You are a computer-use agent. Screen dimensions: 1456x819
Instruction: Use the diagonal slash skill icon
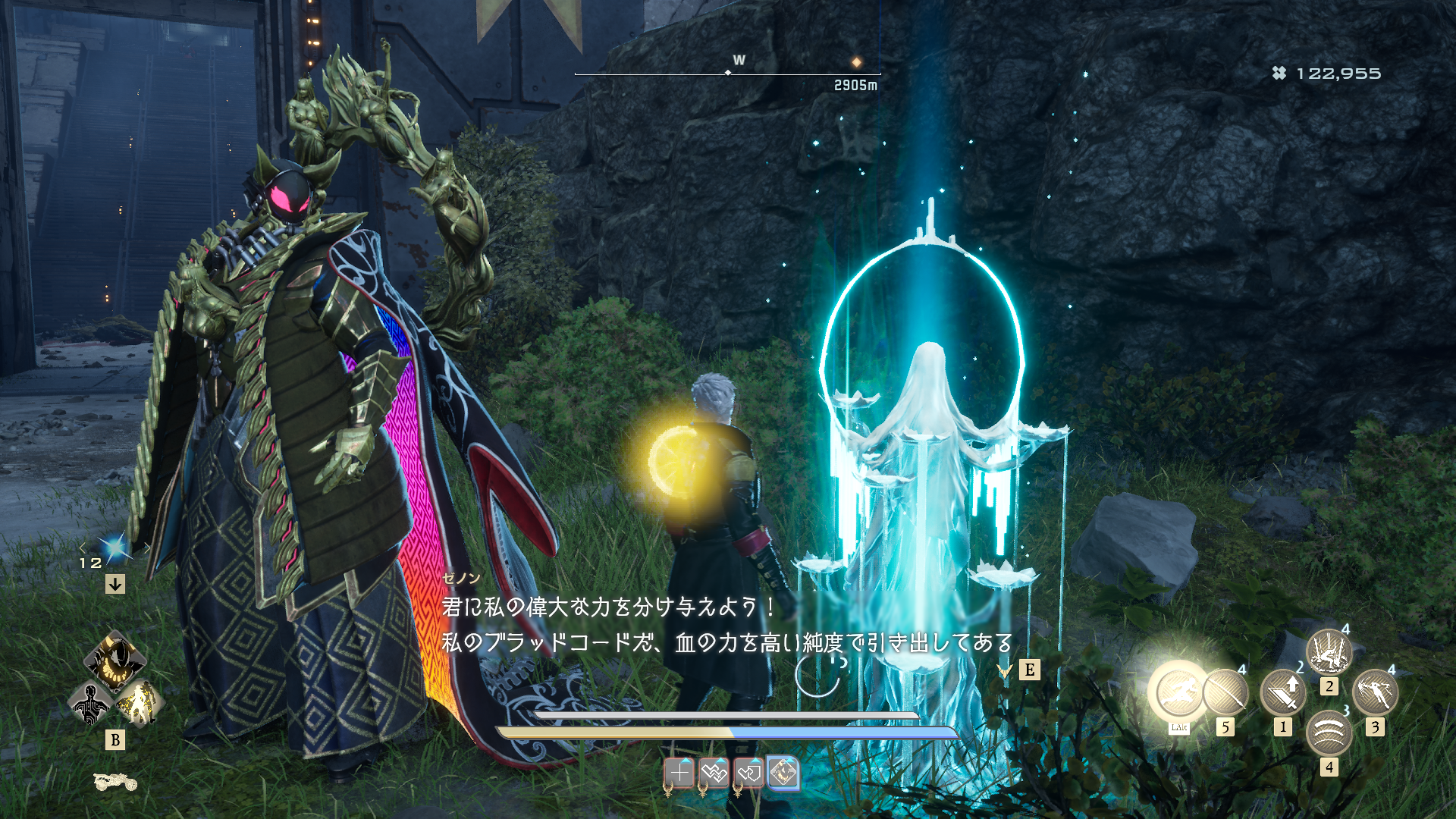coord(1225,692)
